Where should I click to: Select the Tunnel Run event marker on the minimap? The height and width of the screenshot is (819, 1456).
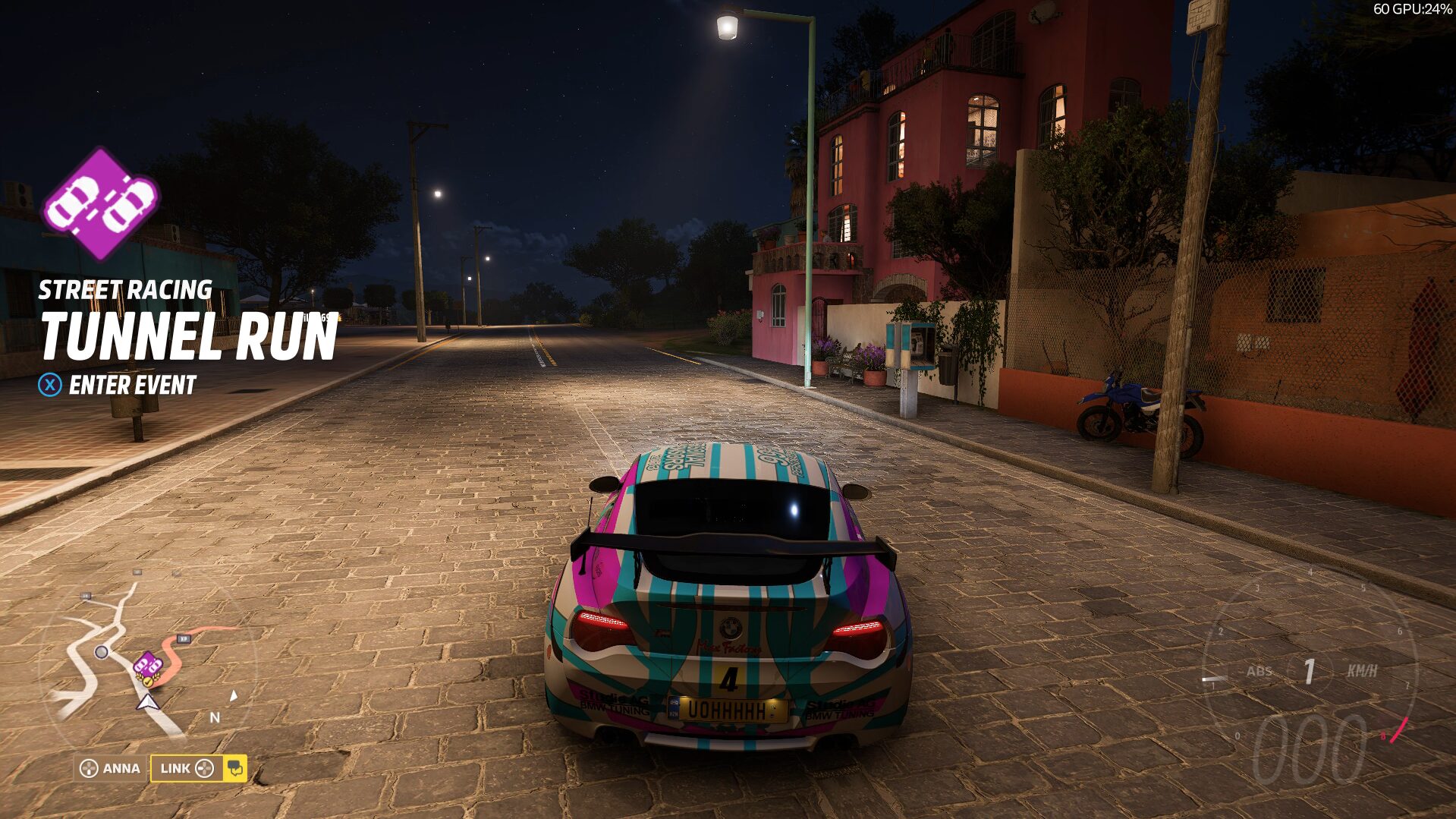[146, 663]
